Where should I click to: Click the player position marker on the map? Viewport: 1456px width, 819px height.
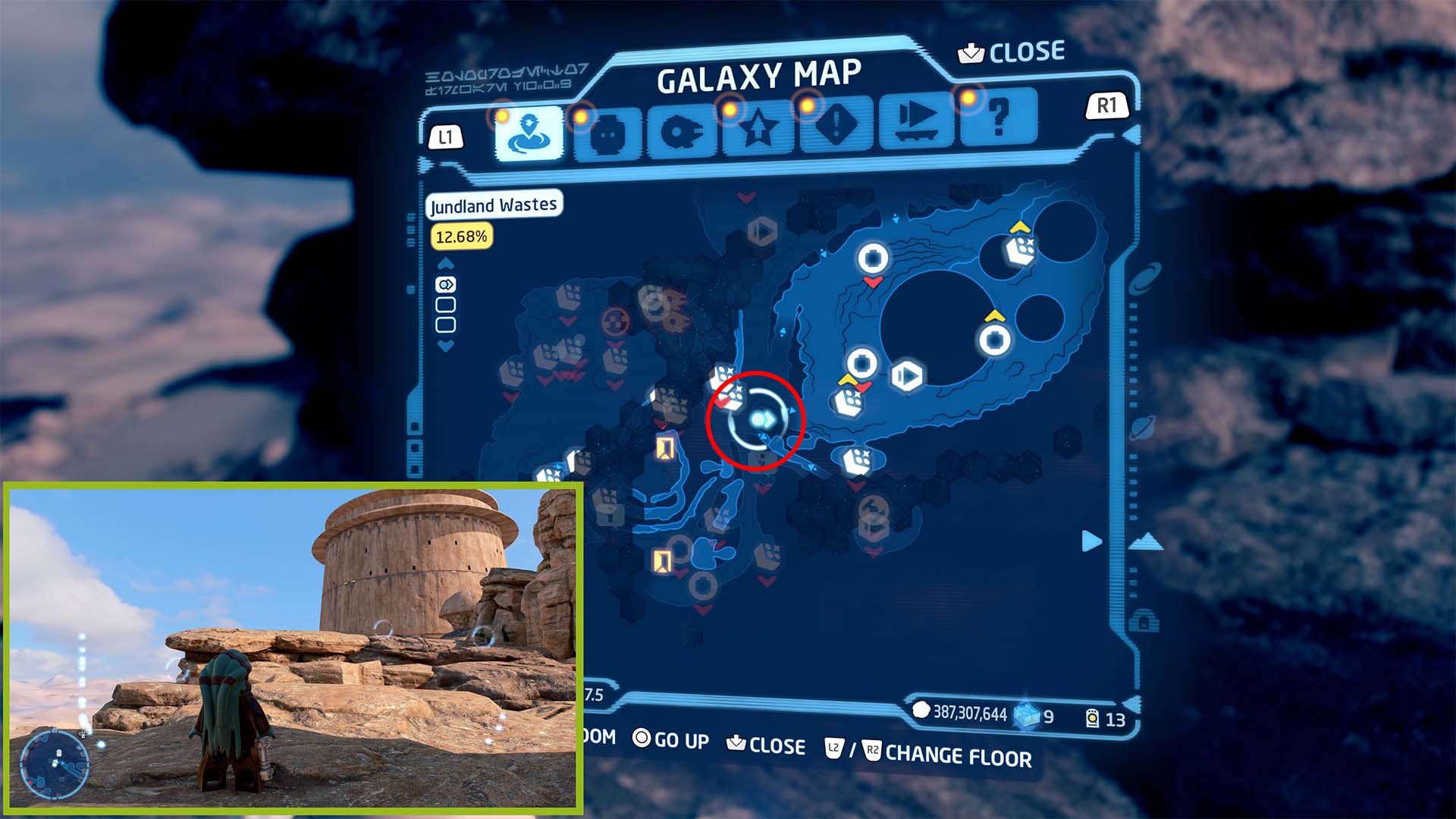[761, 419]
